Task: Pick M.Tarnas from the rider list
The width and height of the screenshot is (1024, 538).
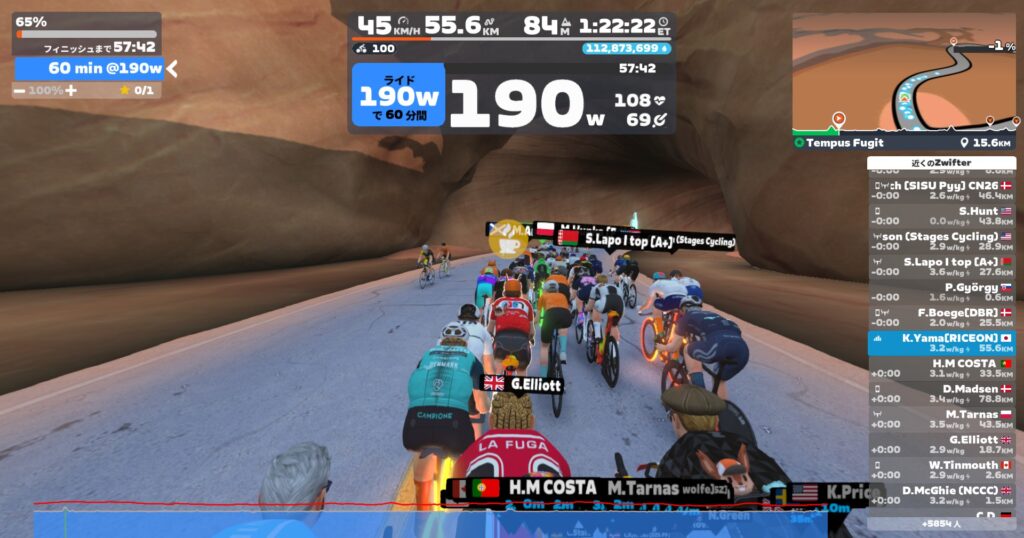Action: (941, 419)
